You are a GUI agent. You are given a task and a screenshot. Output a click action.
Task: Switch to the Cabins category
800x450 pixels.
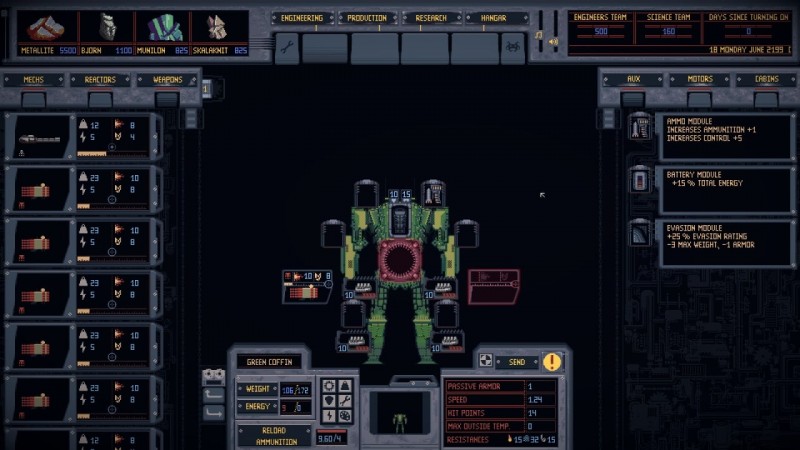click(766, 79)
